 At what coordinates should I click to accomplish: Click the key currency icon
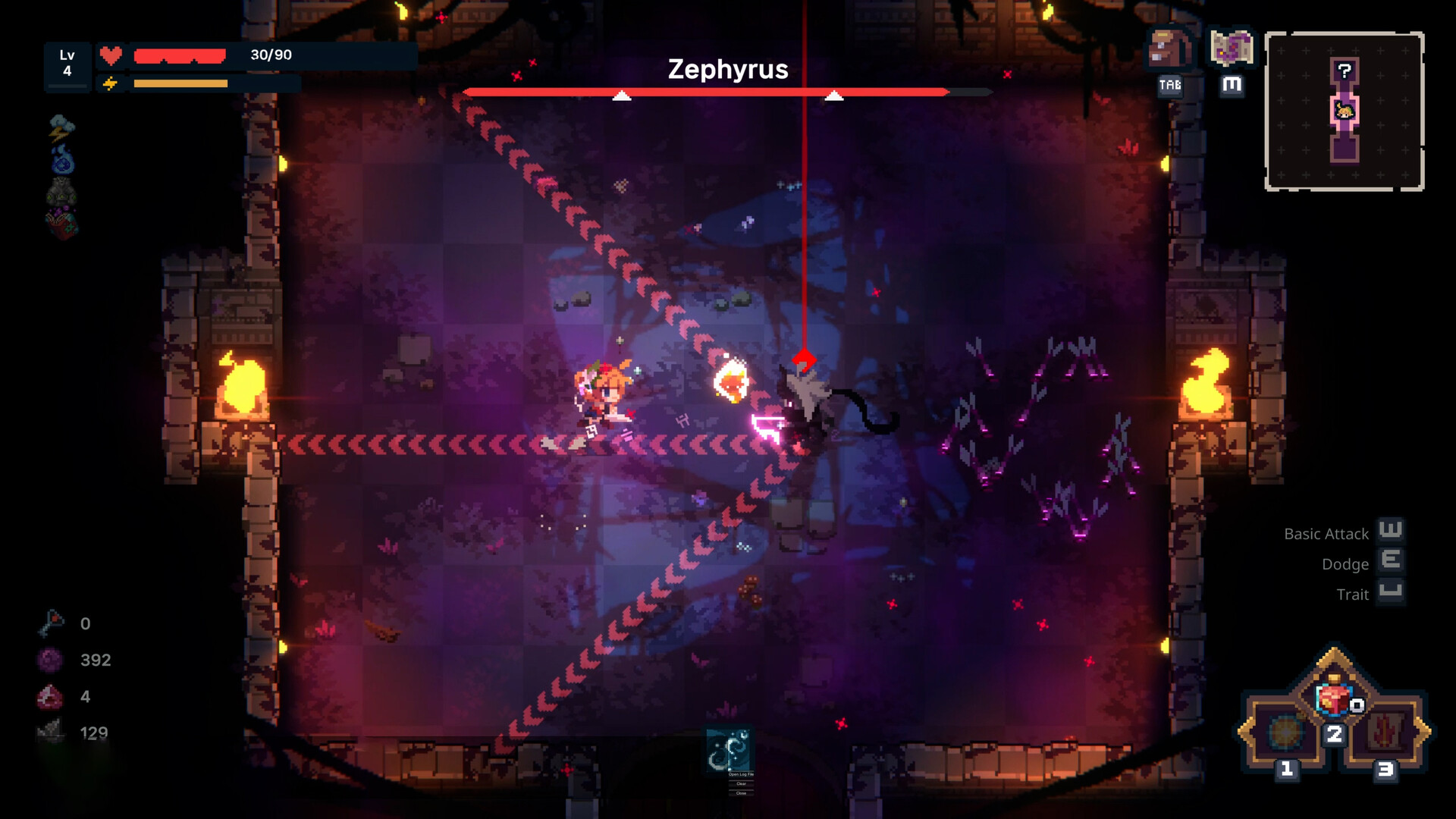[x=52, y=622]
